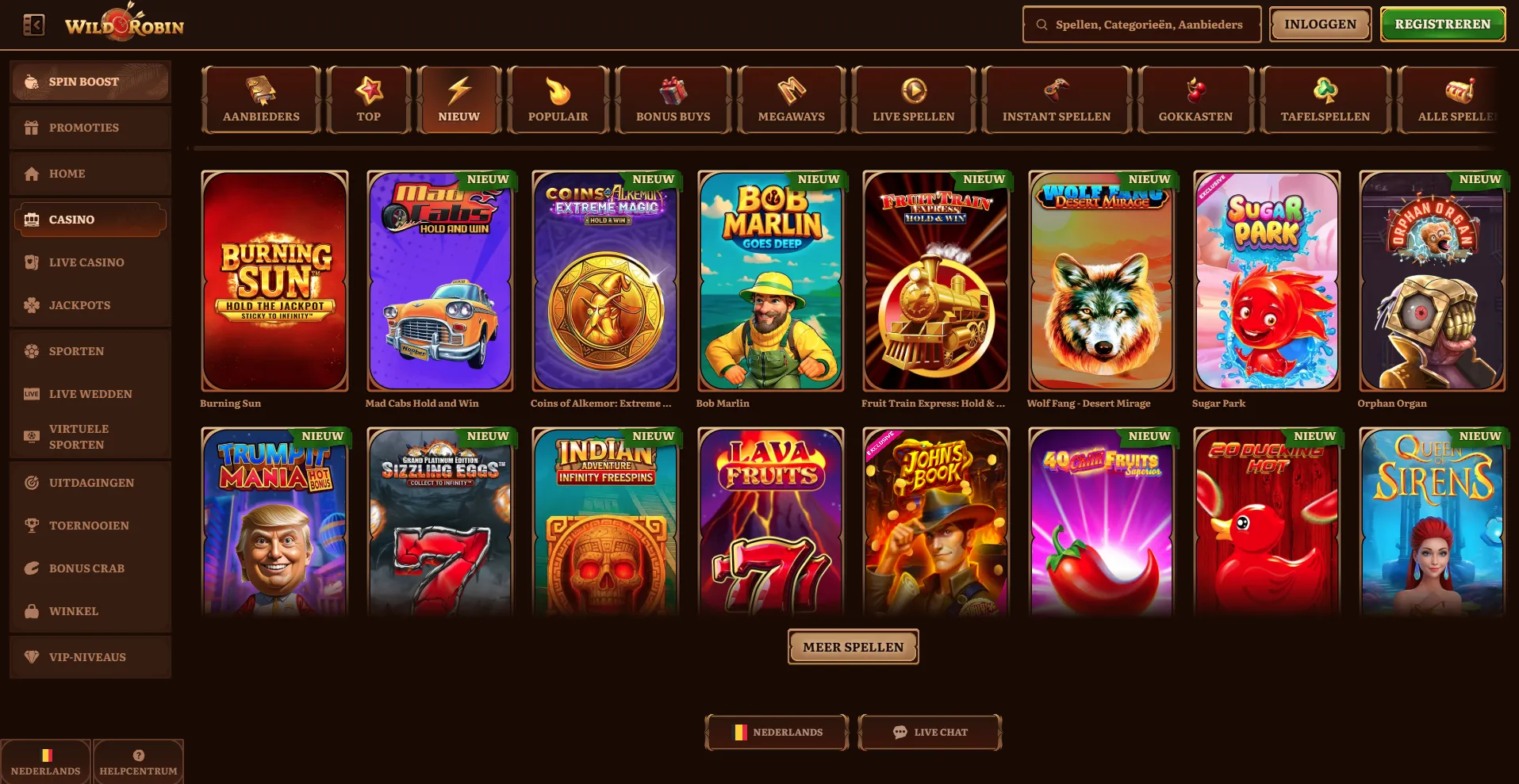1519x784 pixels.
Task: Open the Winkel section via its lock icon
Action: tap(32, 611)
